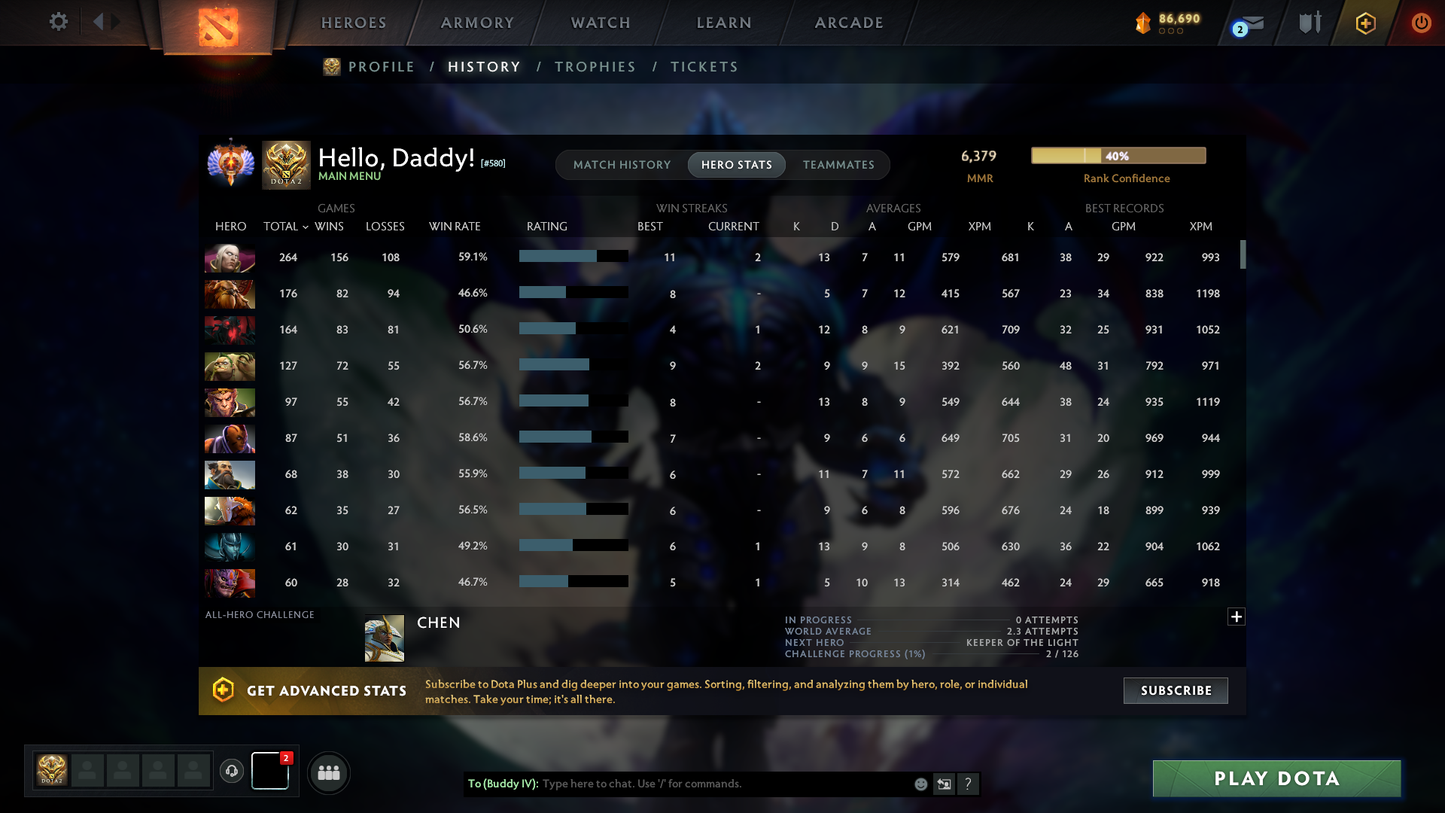Viewport: 1445px width, 813px height.
Task: Open emoticons in the chat bar
Action: (x=920, y=784)
